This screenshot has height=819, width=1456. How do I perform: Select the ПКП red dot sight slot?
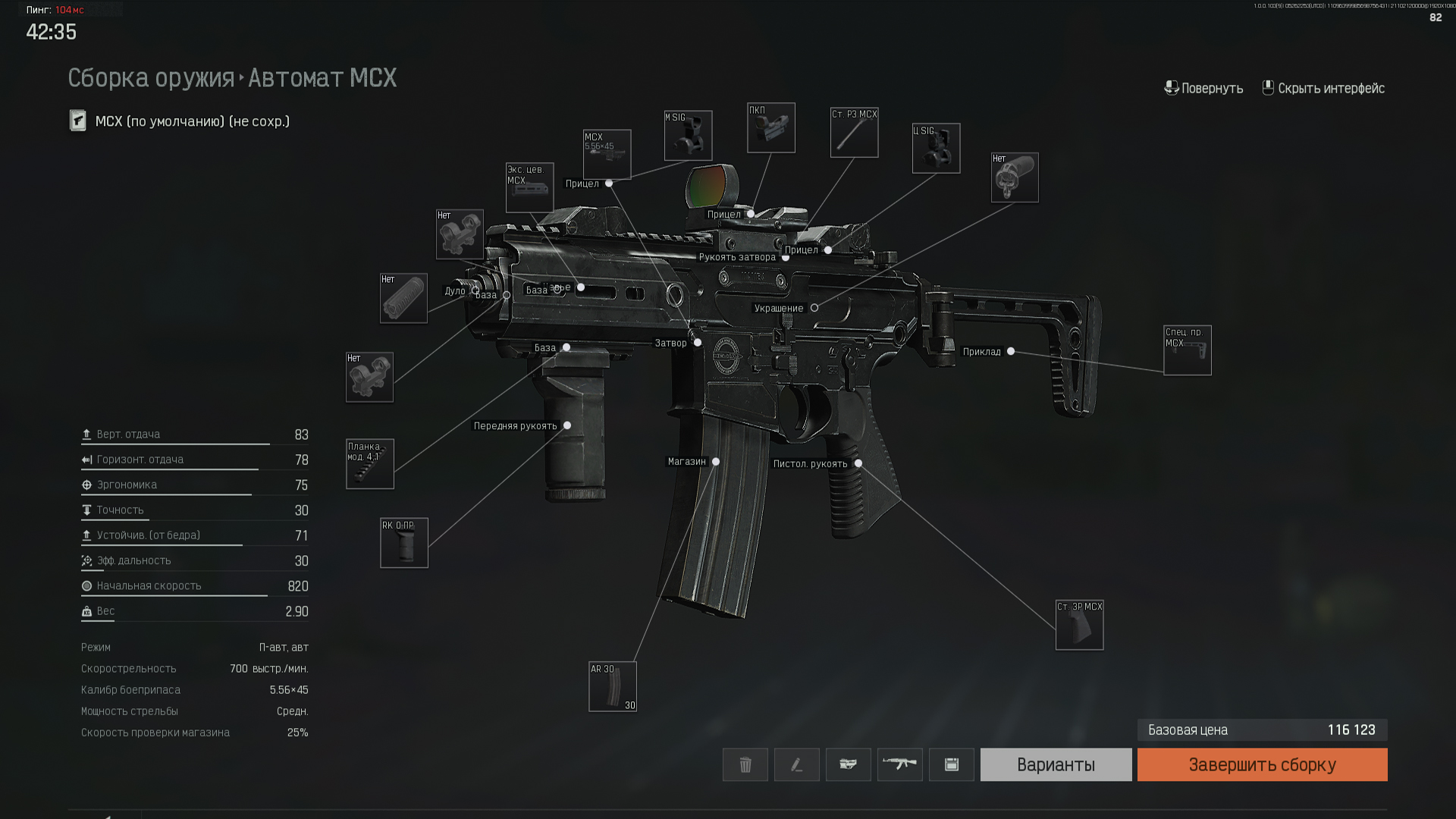point(770,128)
